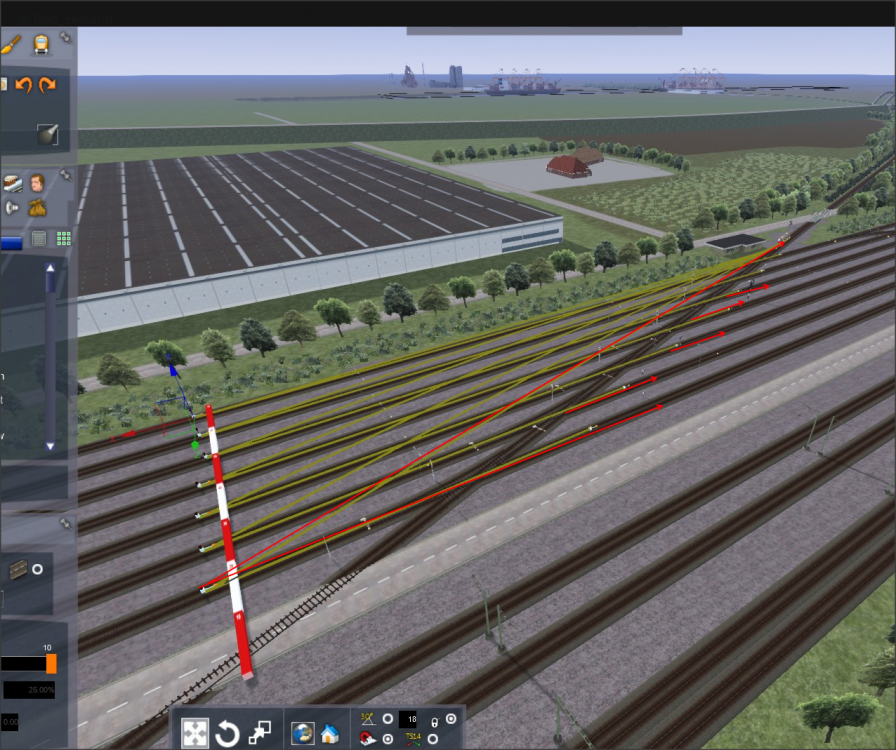Enable the 30-degree angle snap option
896x750 pixels.
pos(388,719)
